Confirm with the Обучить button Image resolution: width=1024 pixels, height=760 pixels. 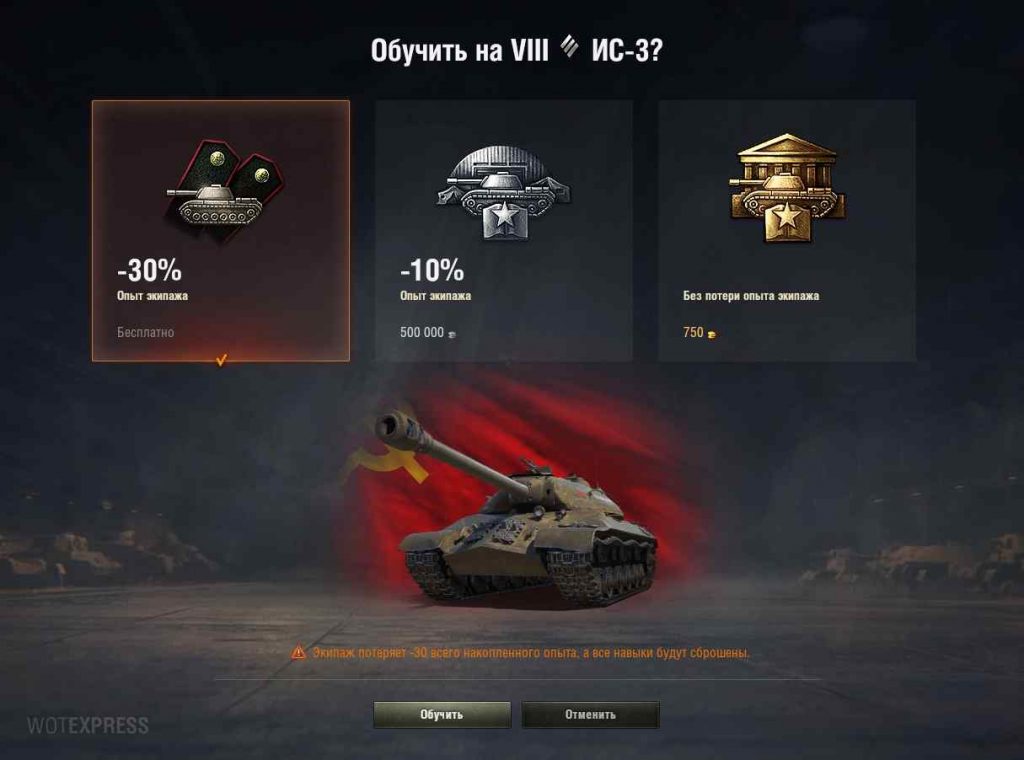[442, 715]
